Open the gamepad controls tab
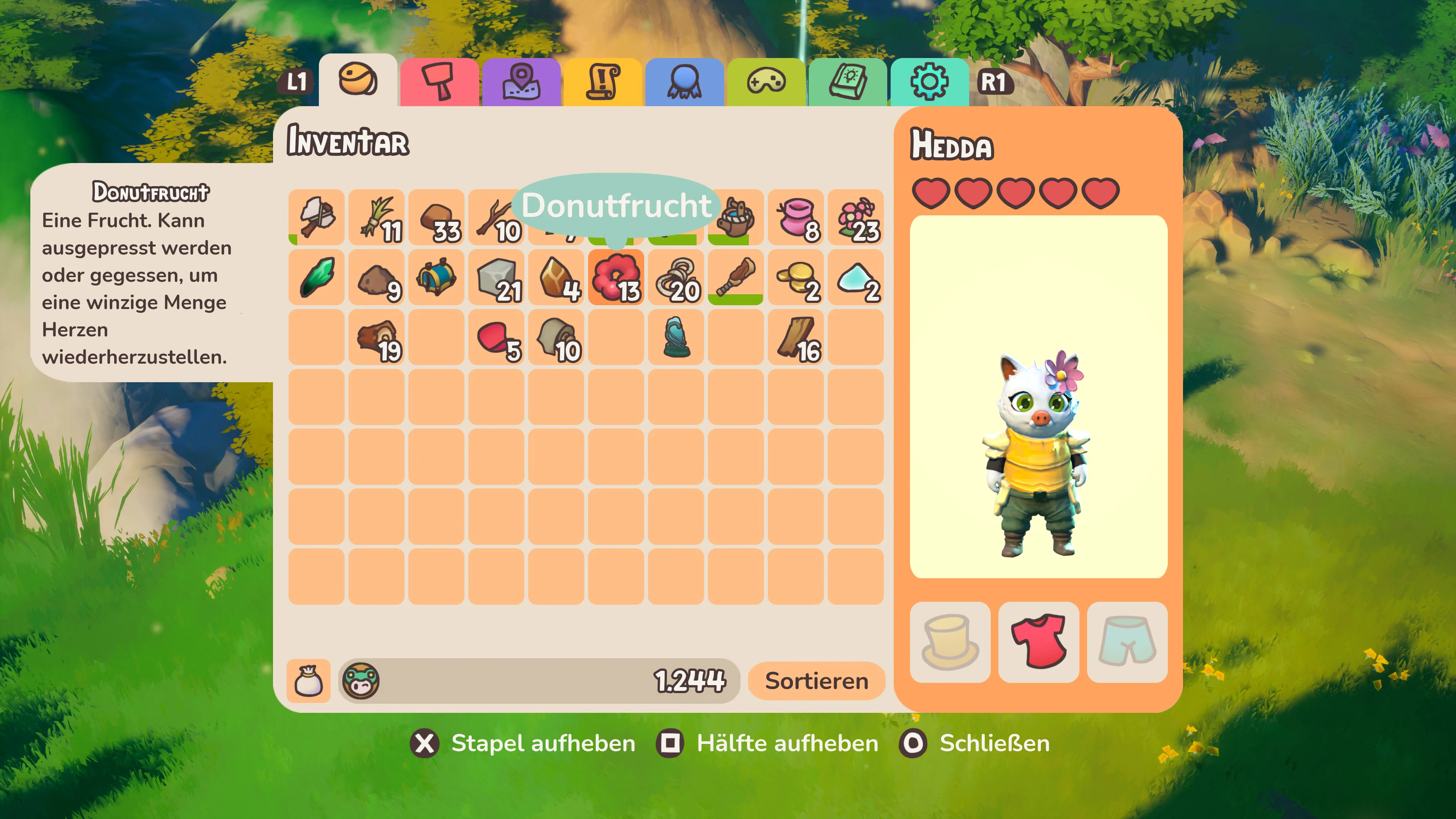The image size is (1456, 819). tap(766, 83)
